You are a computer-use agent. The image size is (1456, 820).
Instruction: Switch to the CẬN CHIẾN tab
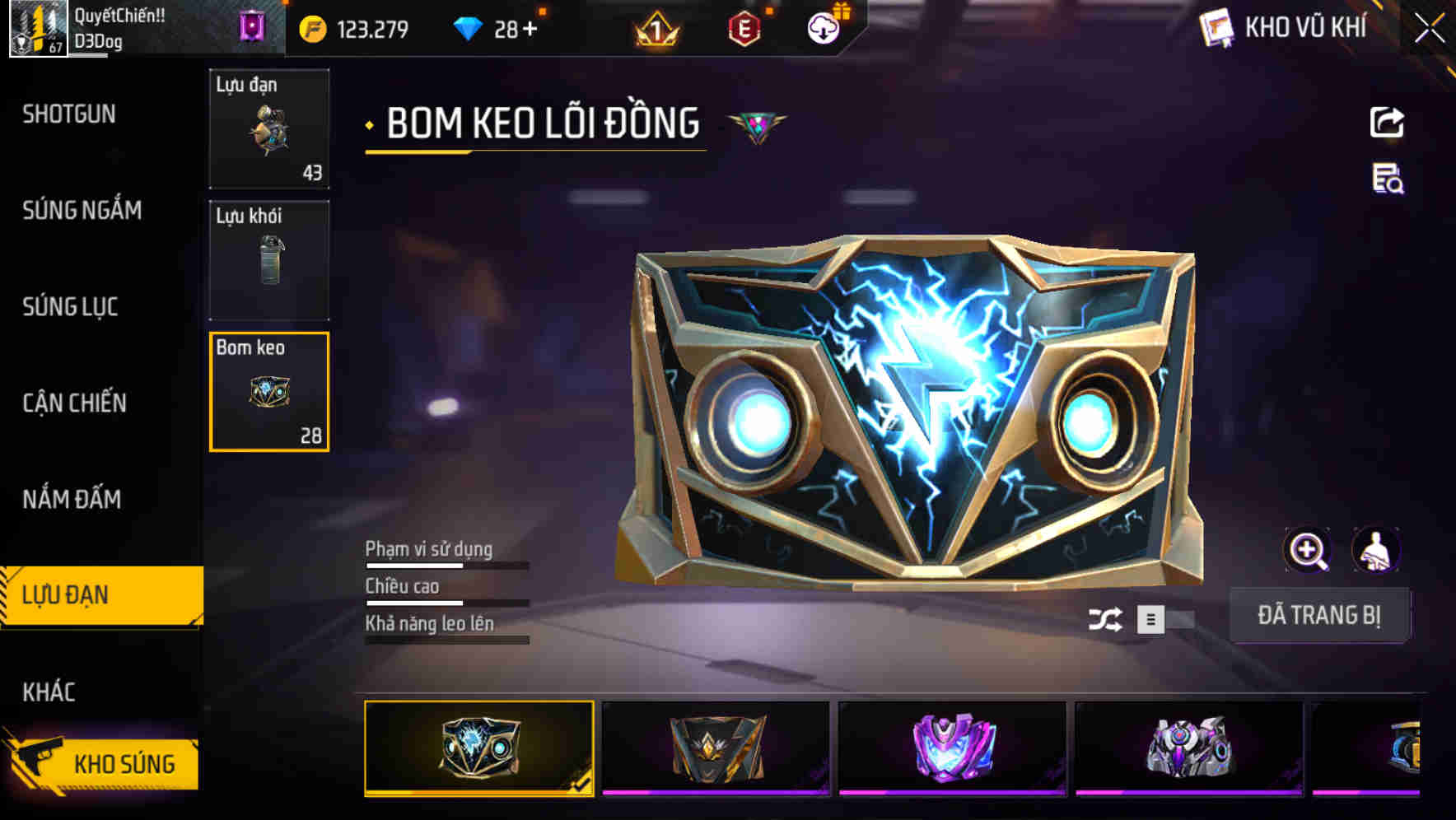[x=76, y=403]
